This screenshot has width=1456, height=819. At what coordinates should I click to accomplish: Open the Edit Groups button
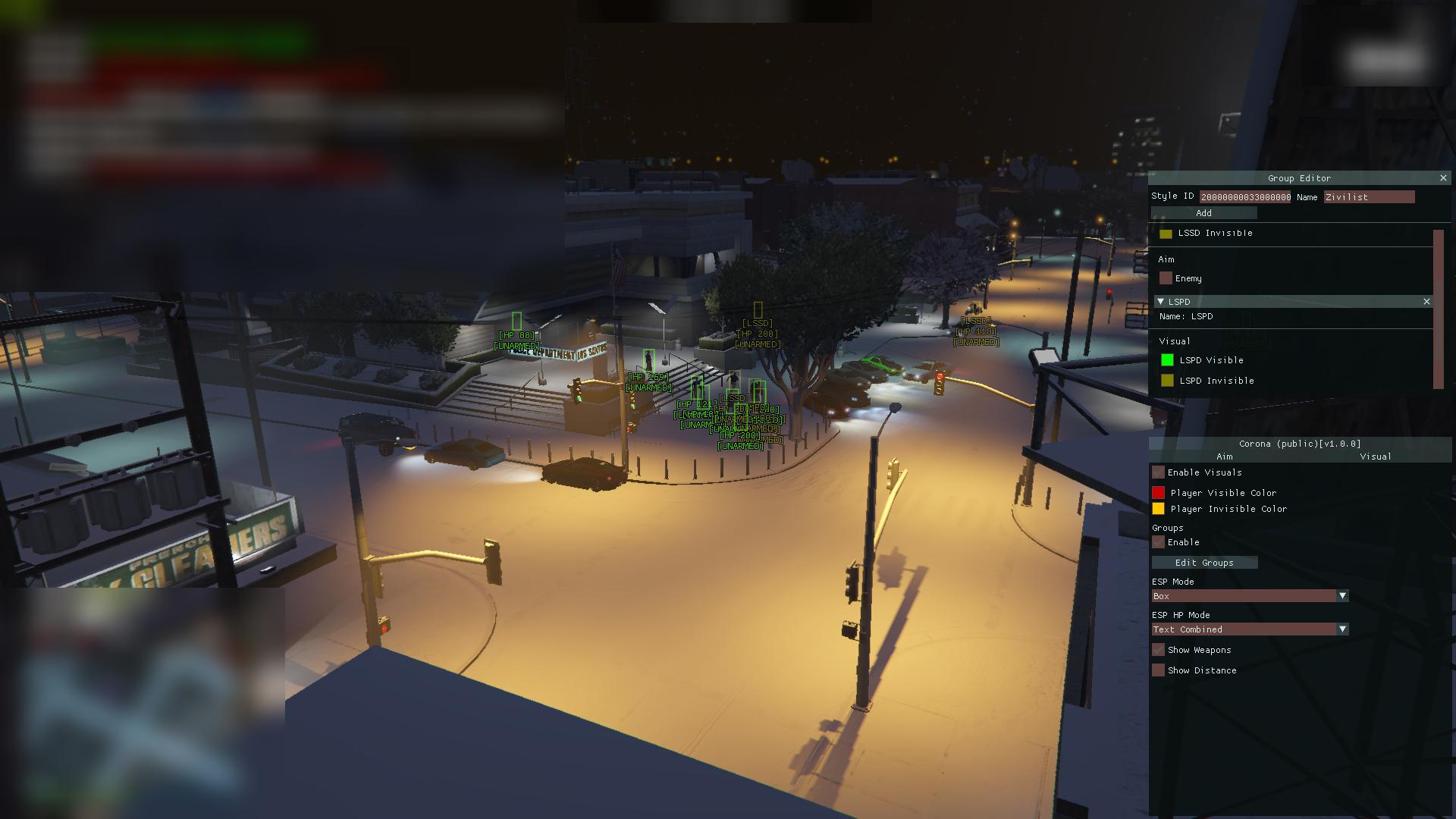(1204, 563)
